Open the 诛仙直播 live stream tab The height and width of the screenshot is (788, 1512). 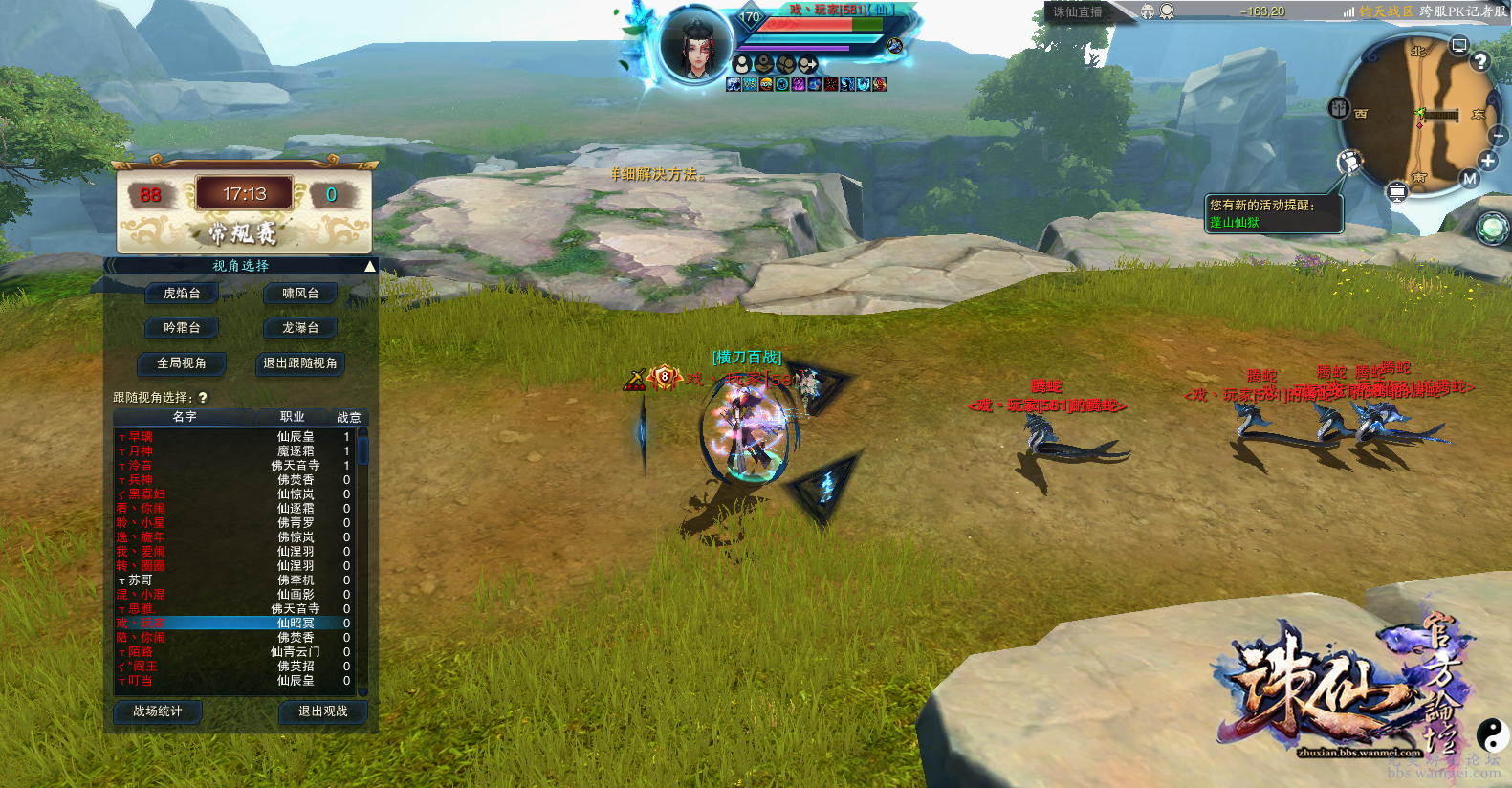(1078, 12)
